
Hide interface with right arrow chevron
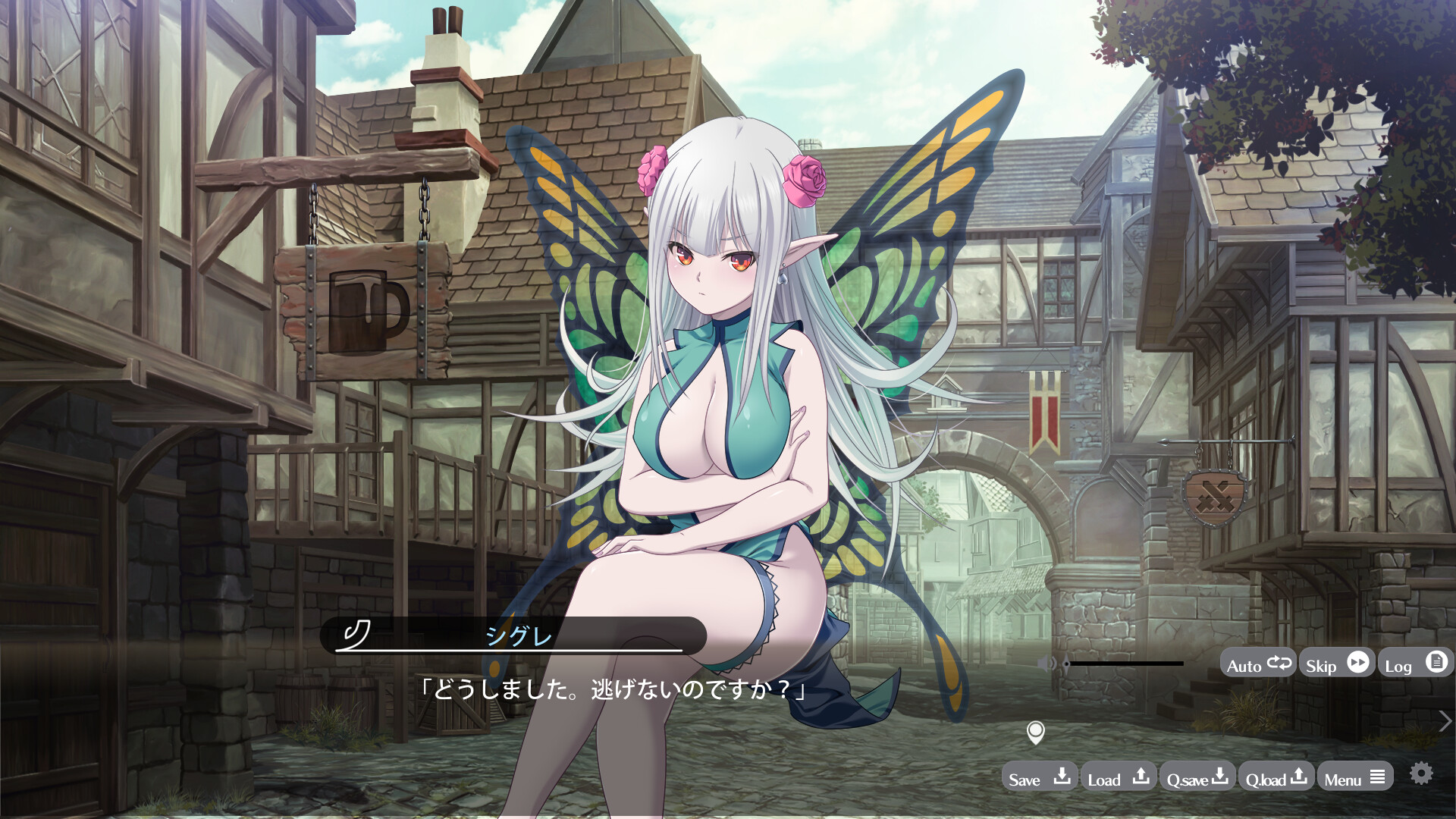coord(1445,721)
